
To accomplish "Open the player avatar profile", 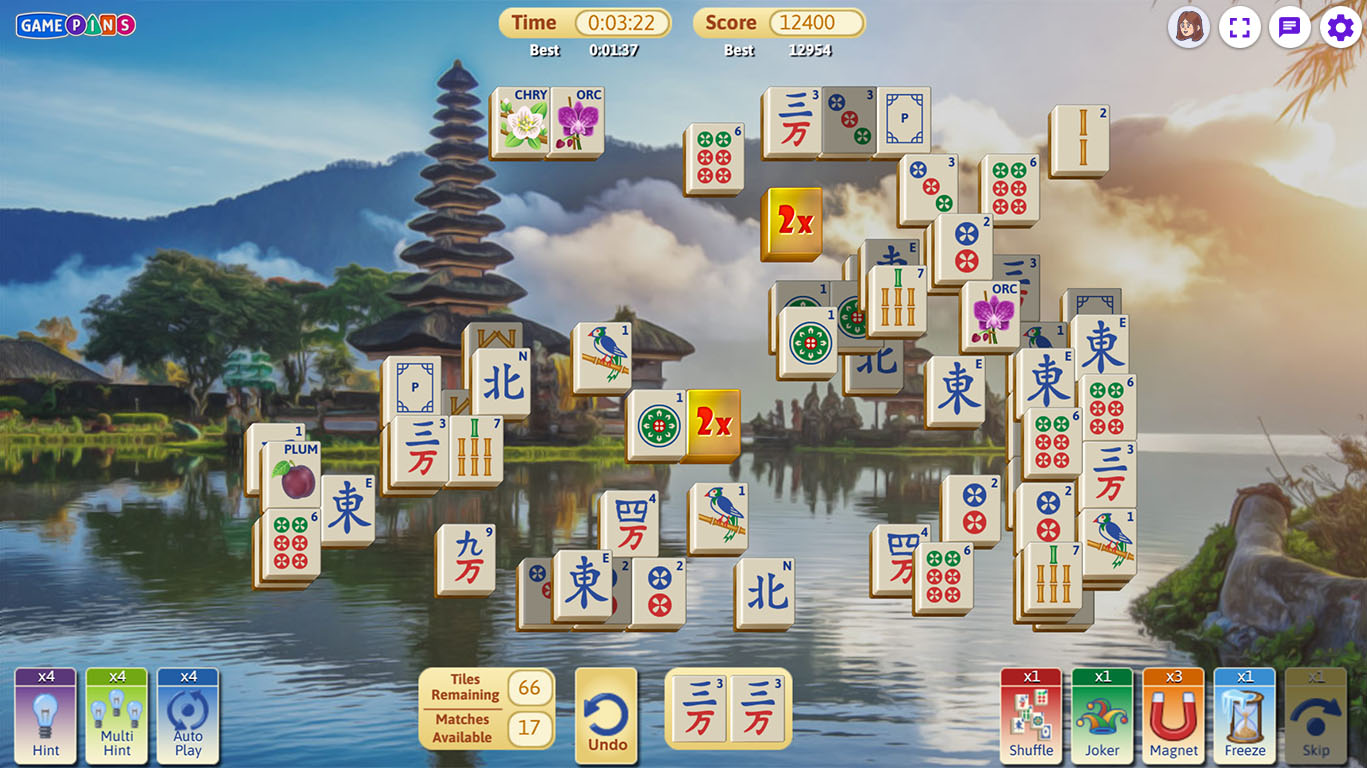I will pos(1189,27).
